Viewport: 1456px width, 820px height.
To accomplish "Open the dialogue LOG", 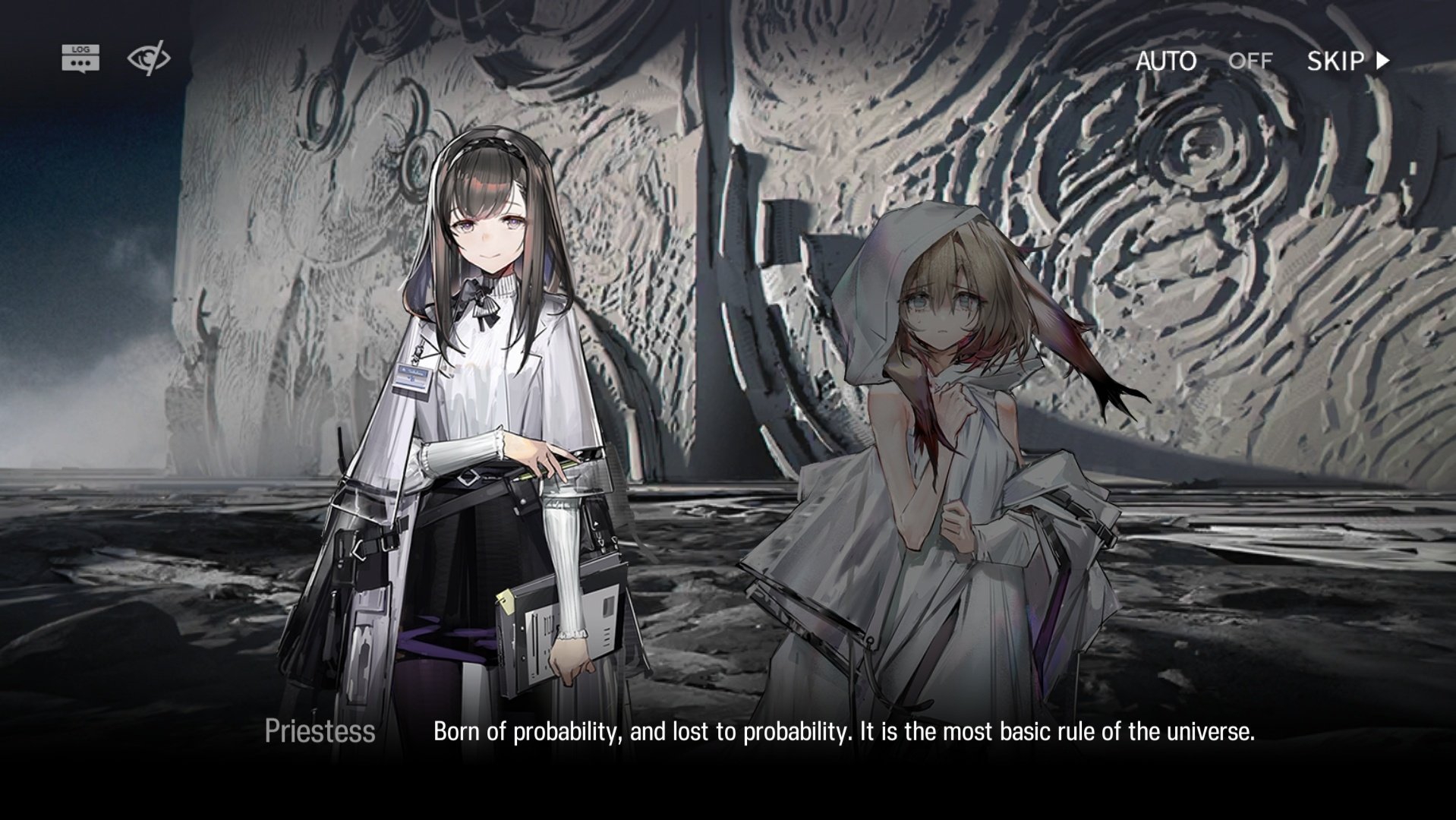I will click(80, 58).
